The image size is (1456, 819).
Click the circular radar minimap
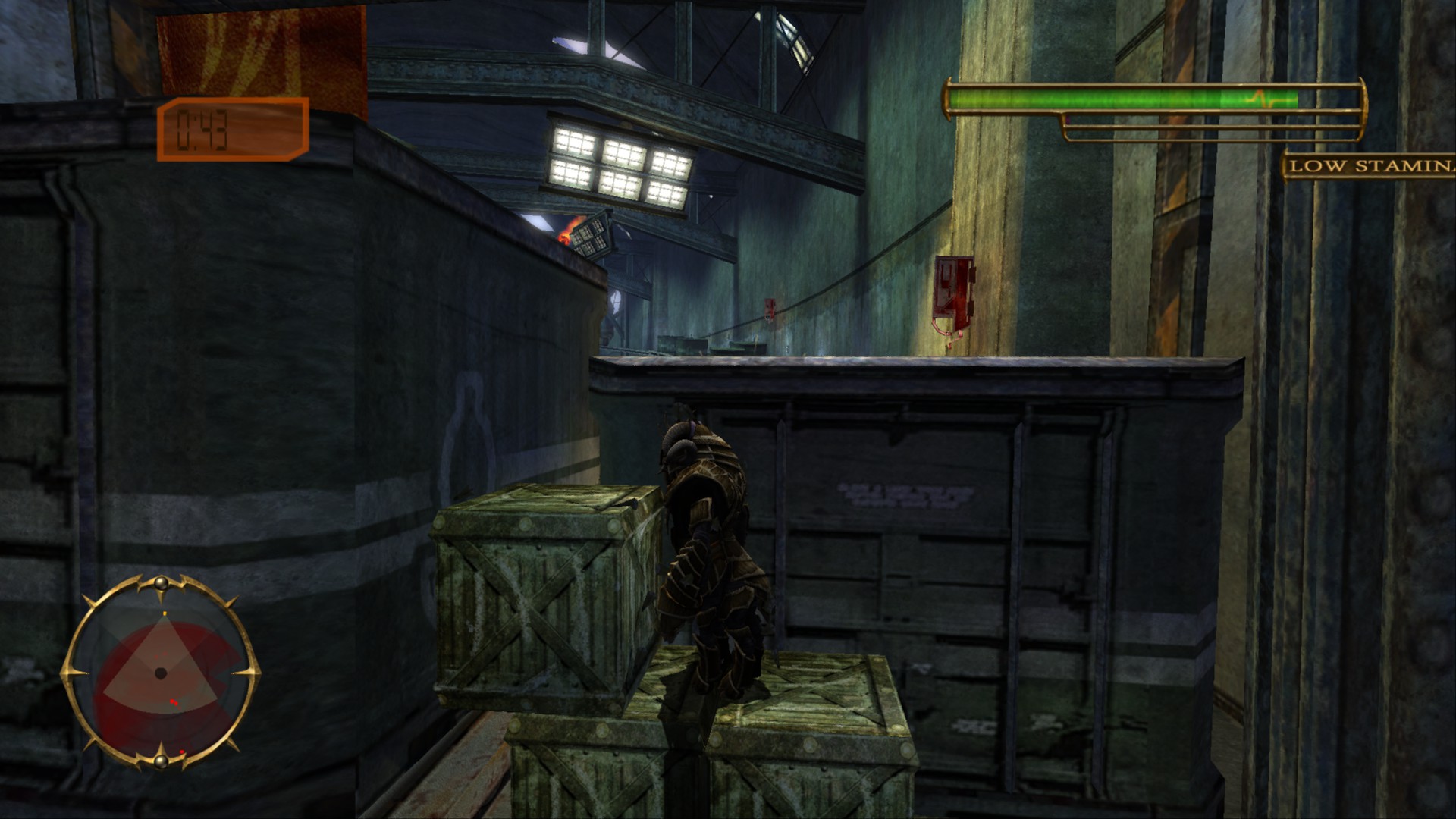pyautogui.click(x=161, y=672)
